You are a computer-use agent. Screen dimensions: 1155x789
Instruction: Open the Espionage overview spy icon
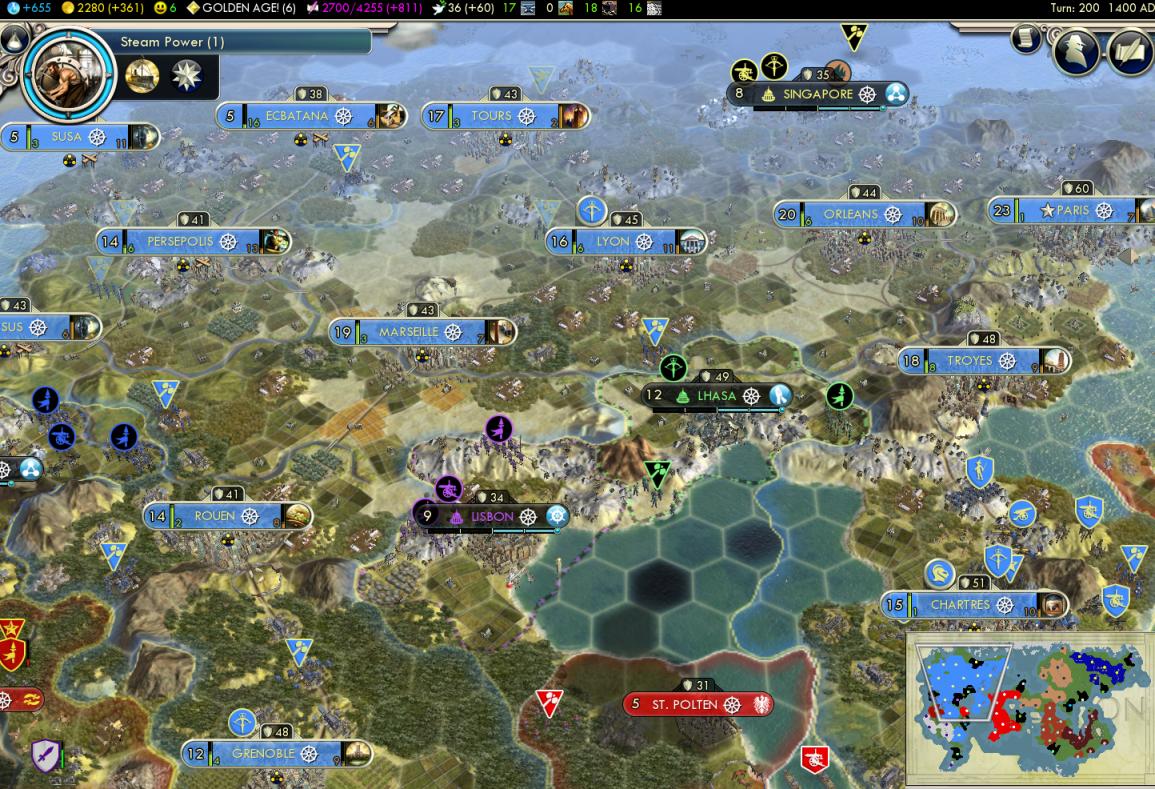1077,52
